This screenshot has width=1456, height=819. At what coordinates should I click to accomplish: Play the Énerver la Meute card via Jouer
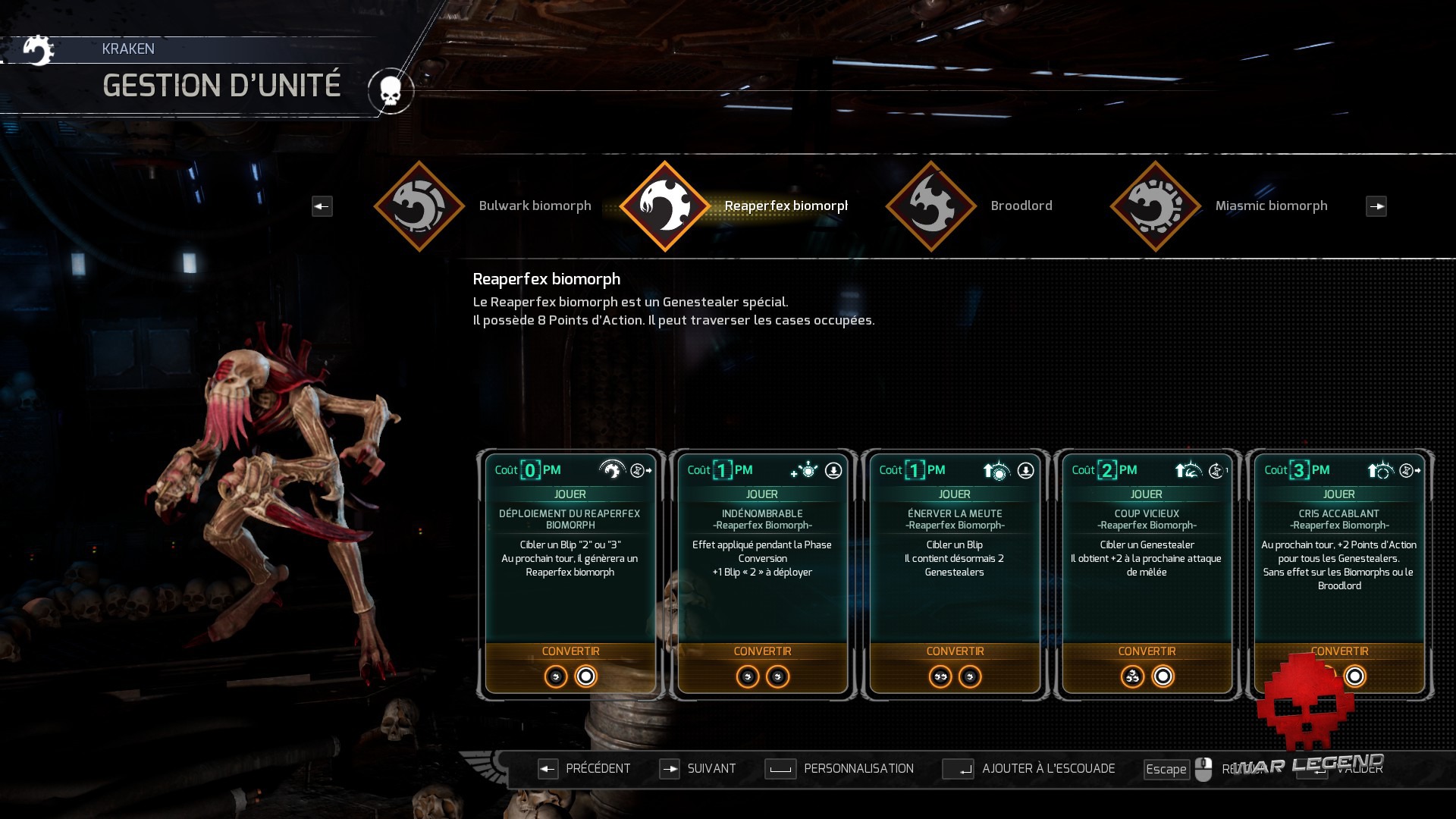(954, 494)
